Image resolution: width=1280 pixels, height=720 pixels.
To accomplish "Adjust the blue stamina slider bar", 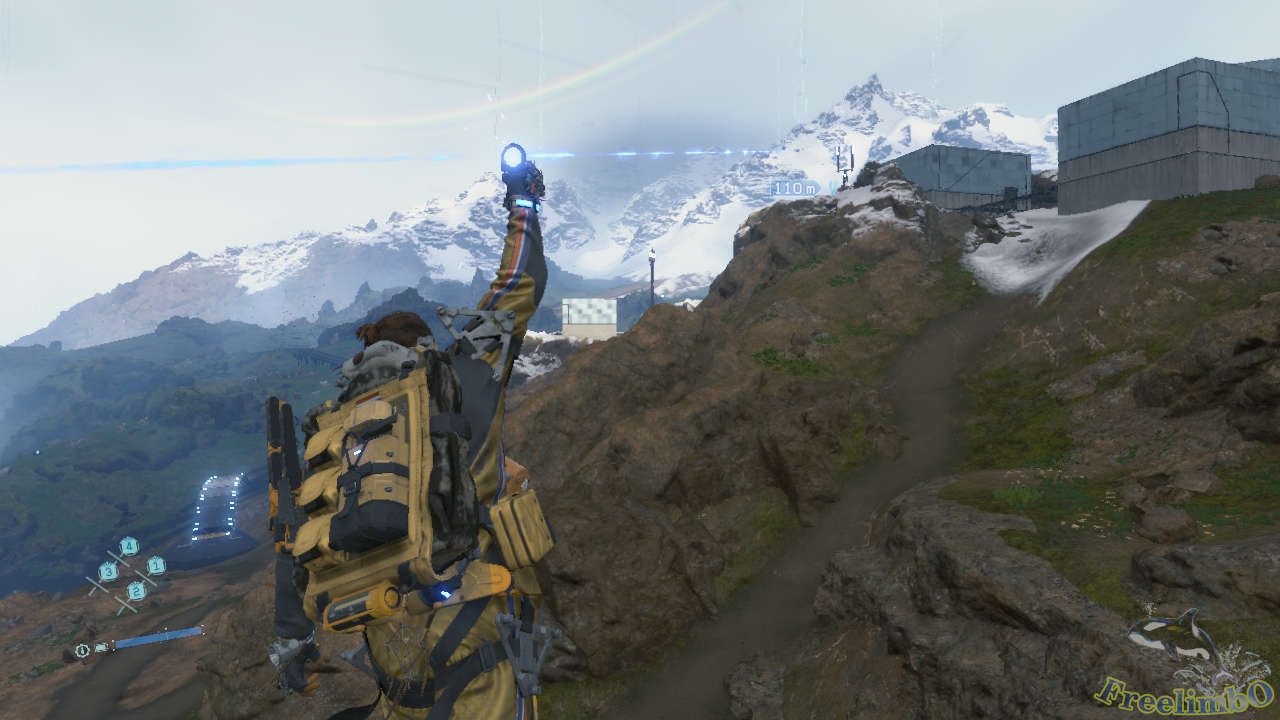I will 160,637.
